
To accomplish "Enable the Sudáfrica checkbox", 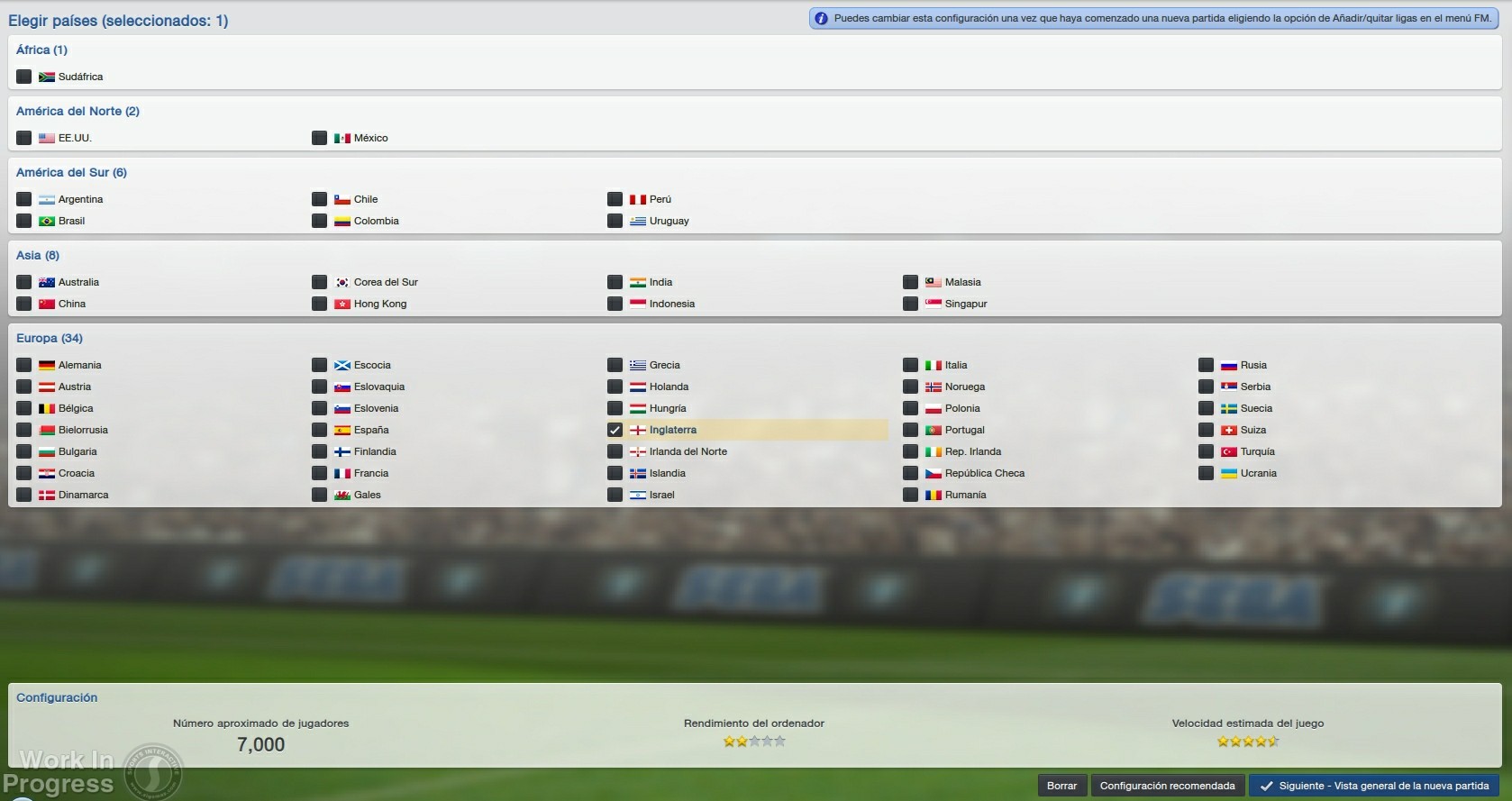I will click(23, 77).
